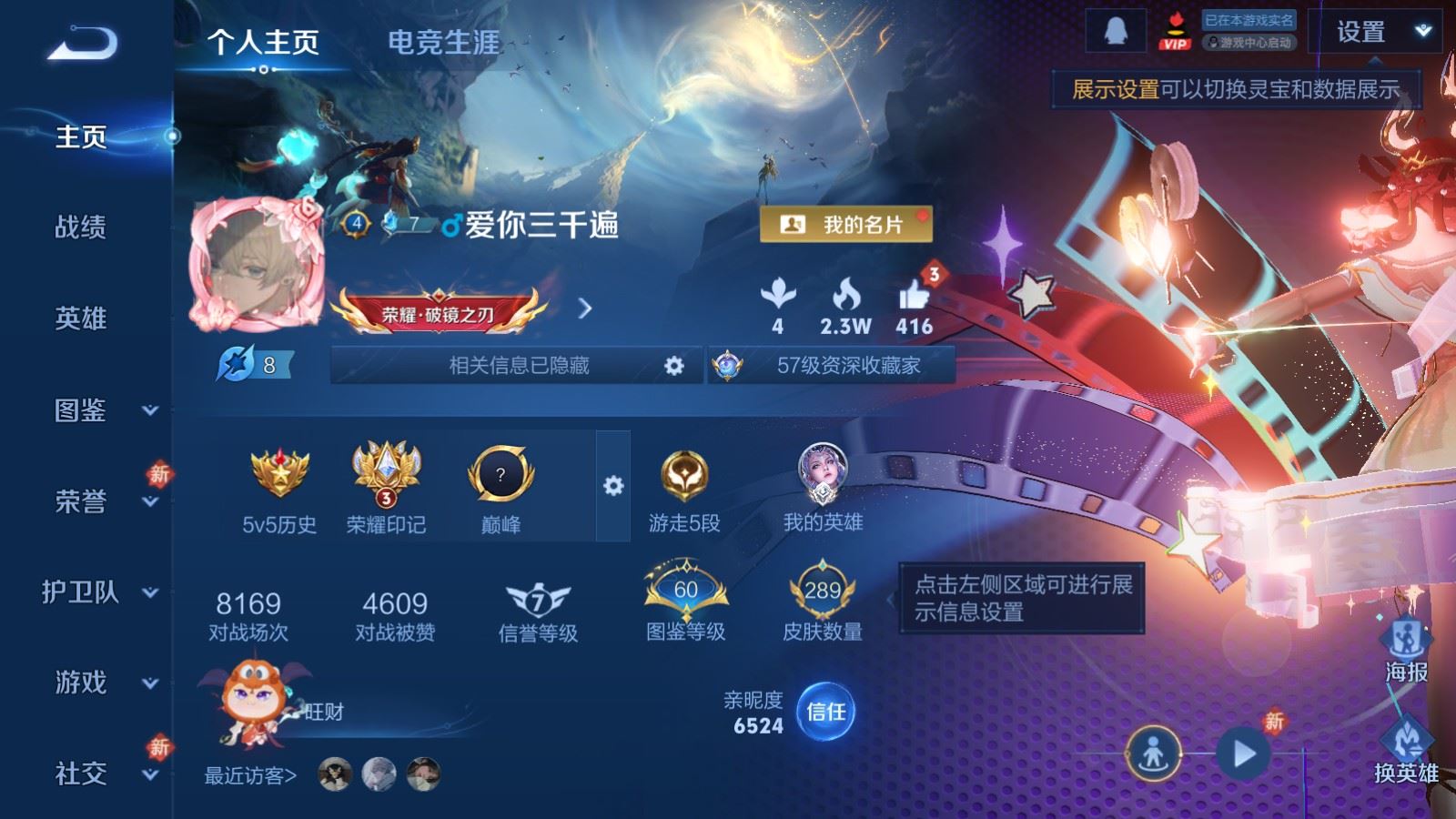The image size is (1456, 819).
Task: Click the 我的名片 button
Action: click(x=846, y=222)
